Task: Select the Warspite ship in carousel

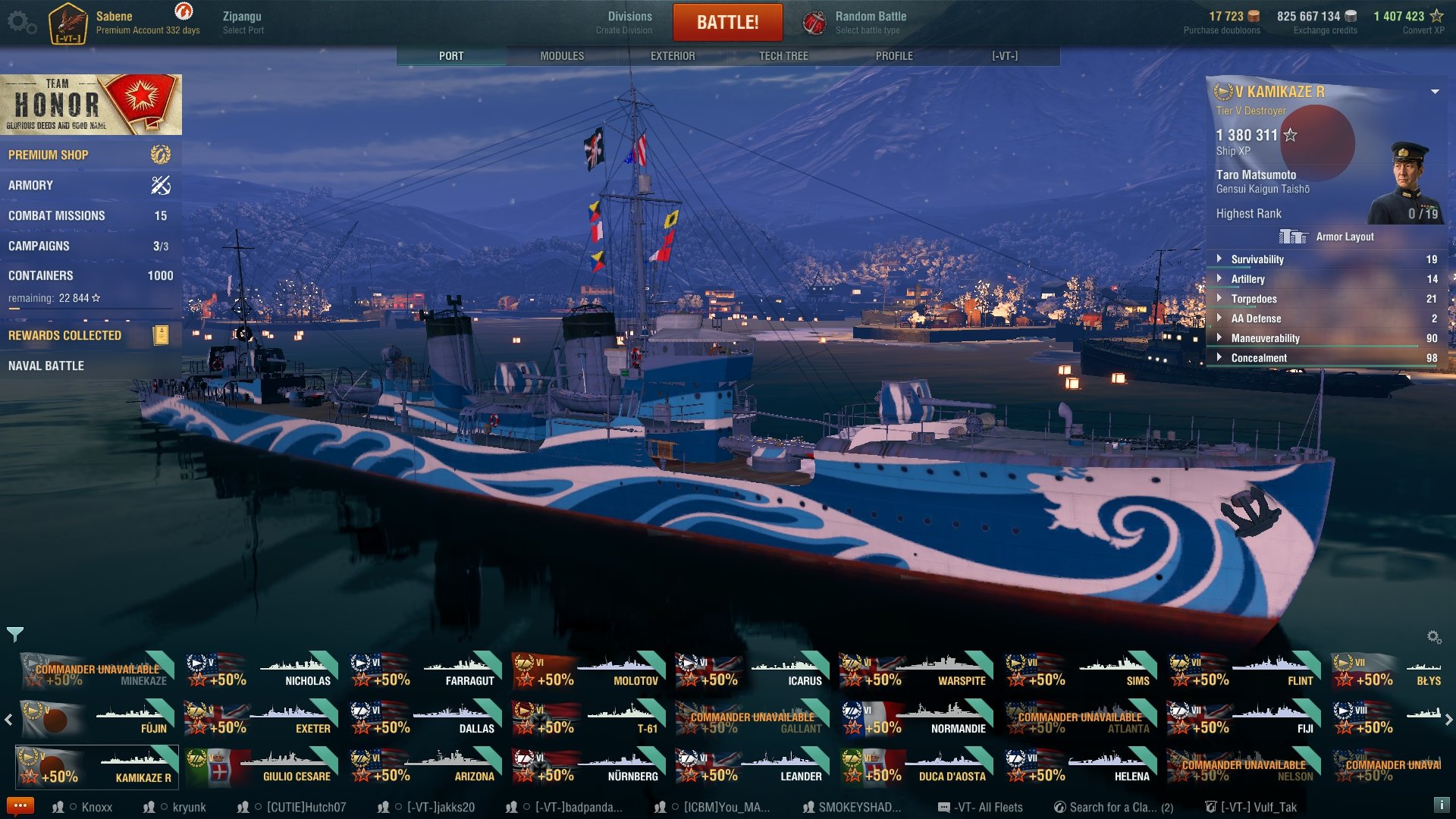Action: 916,670
